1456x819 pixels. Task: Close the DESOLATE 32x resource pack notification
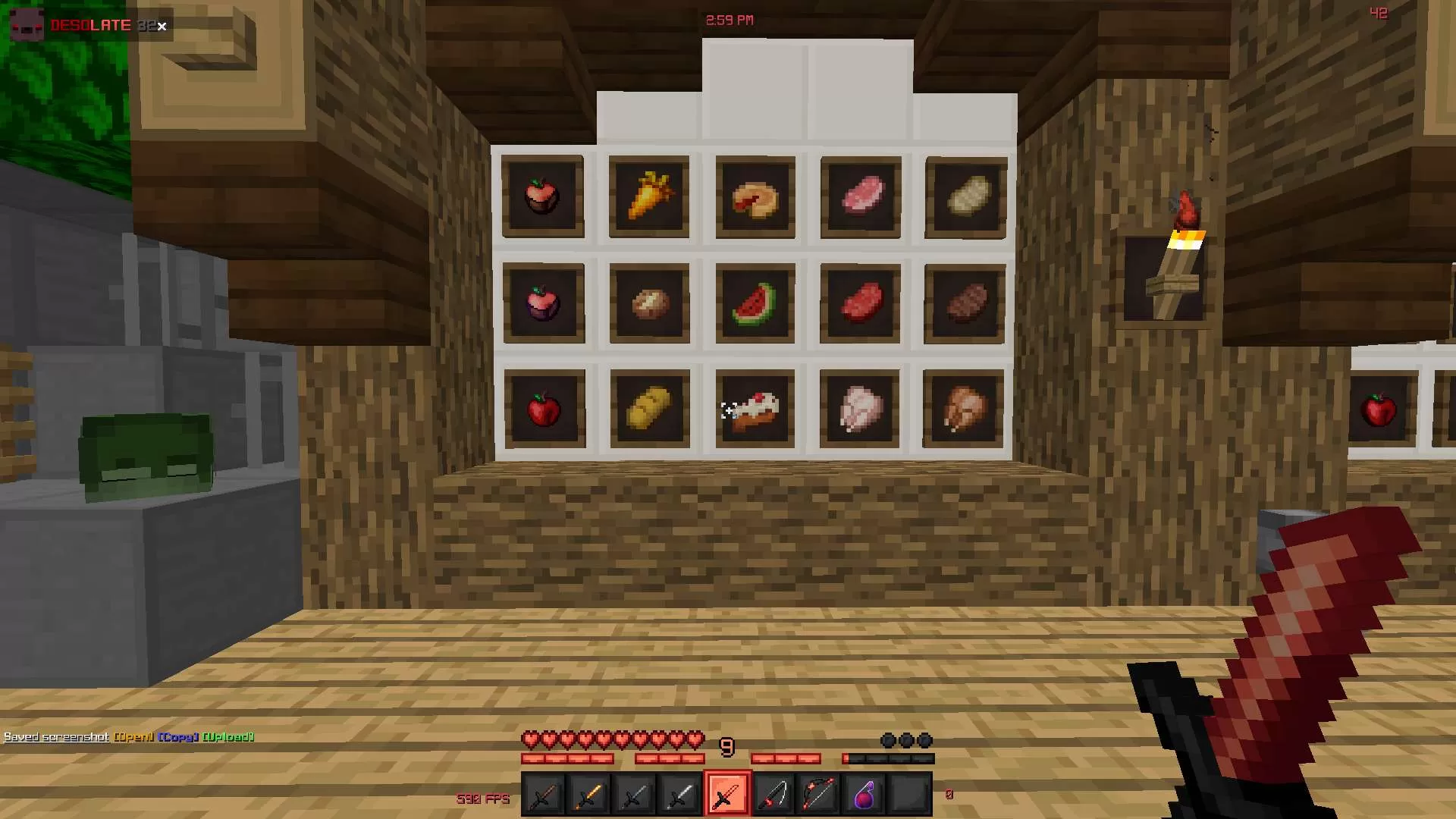click(162, 27)
